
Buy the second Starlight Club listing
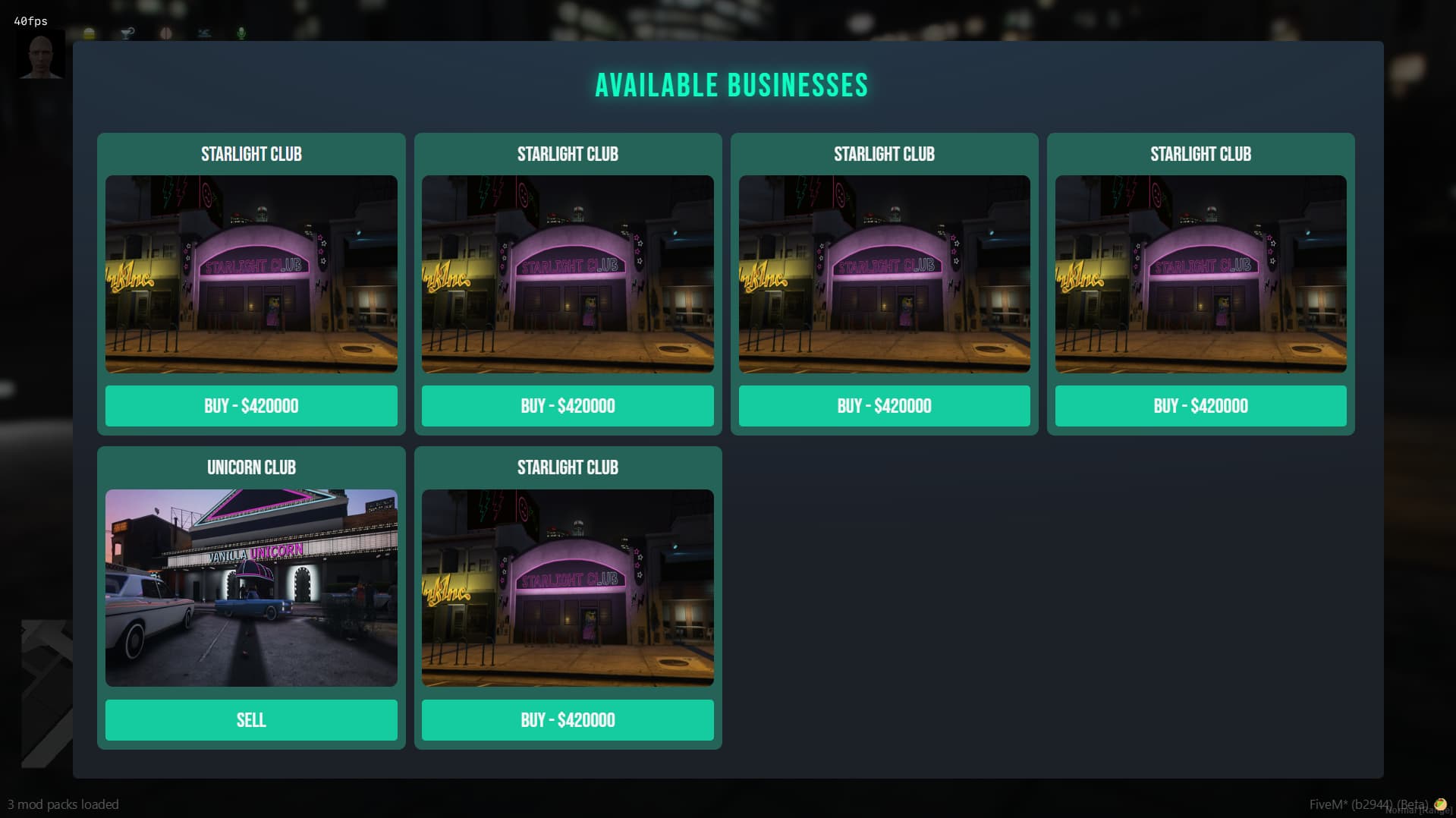(x=568, y=406)
